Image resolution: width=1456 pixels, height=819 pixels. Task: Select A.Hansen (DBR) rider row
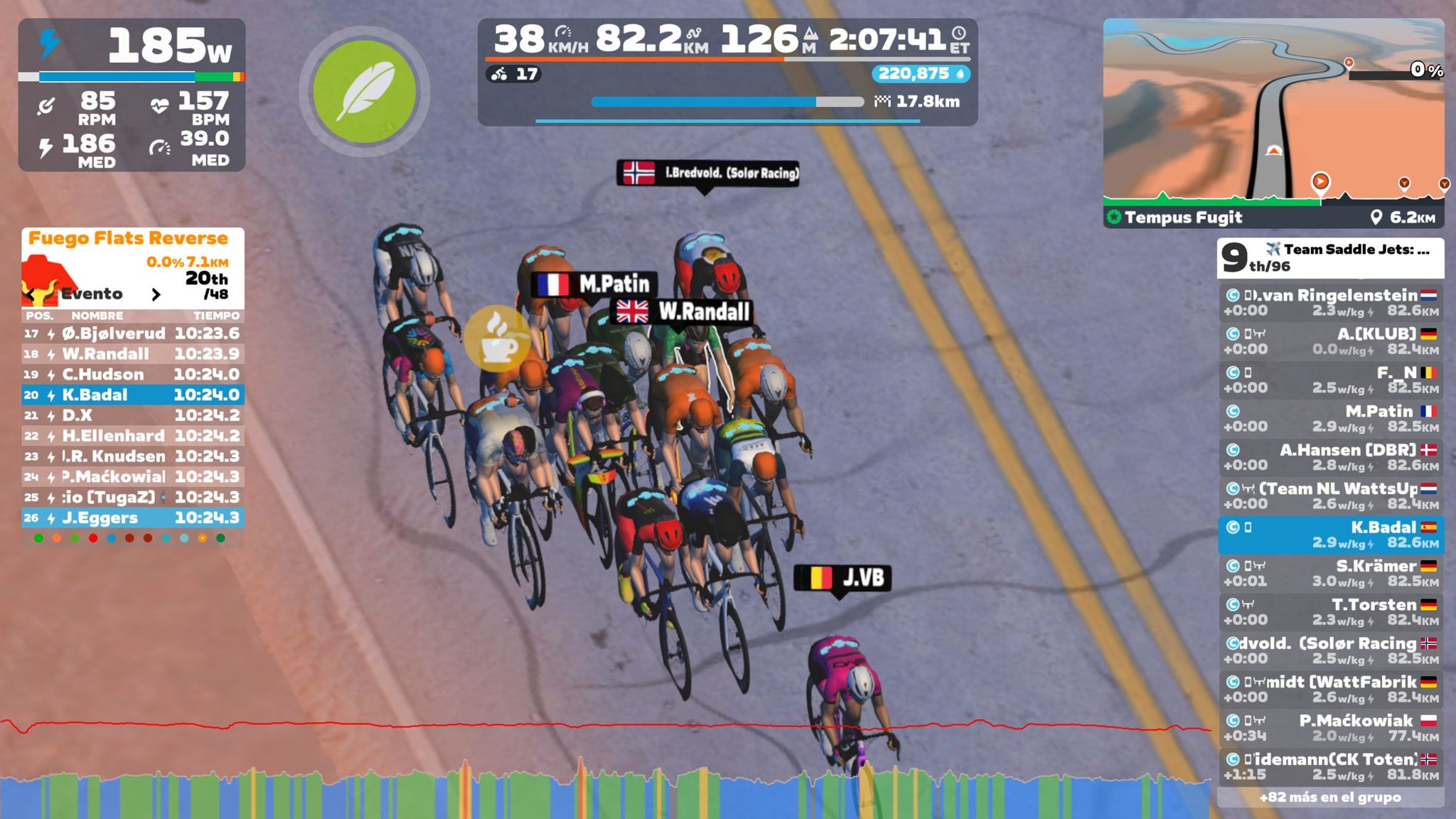point(1330,457)
